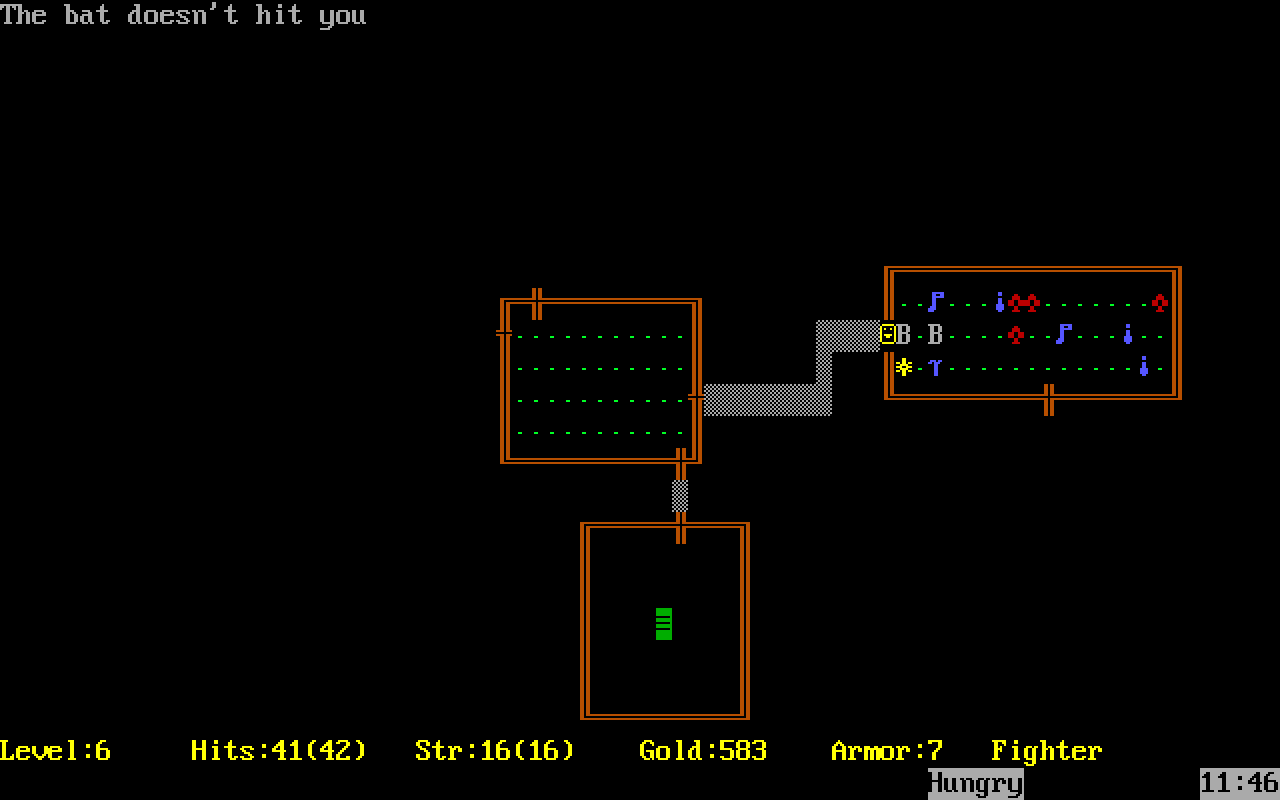1280x800 pixels.
Task: Click the Hungry status indicator
Action: coord(975,783)
